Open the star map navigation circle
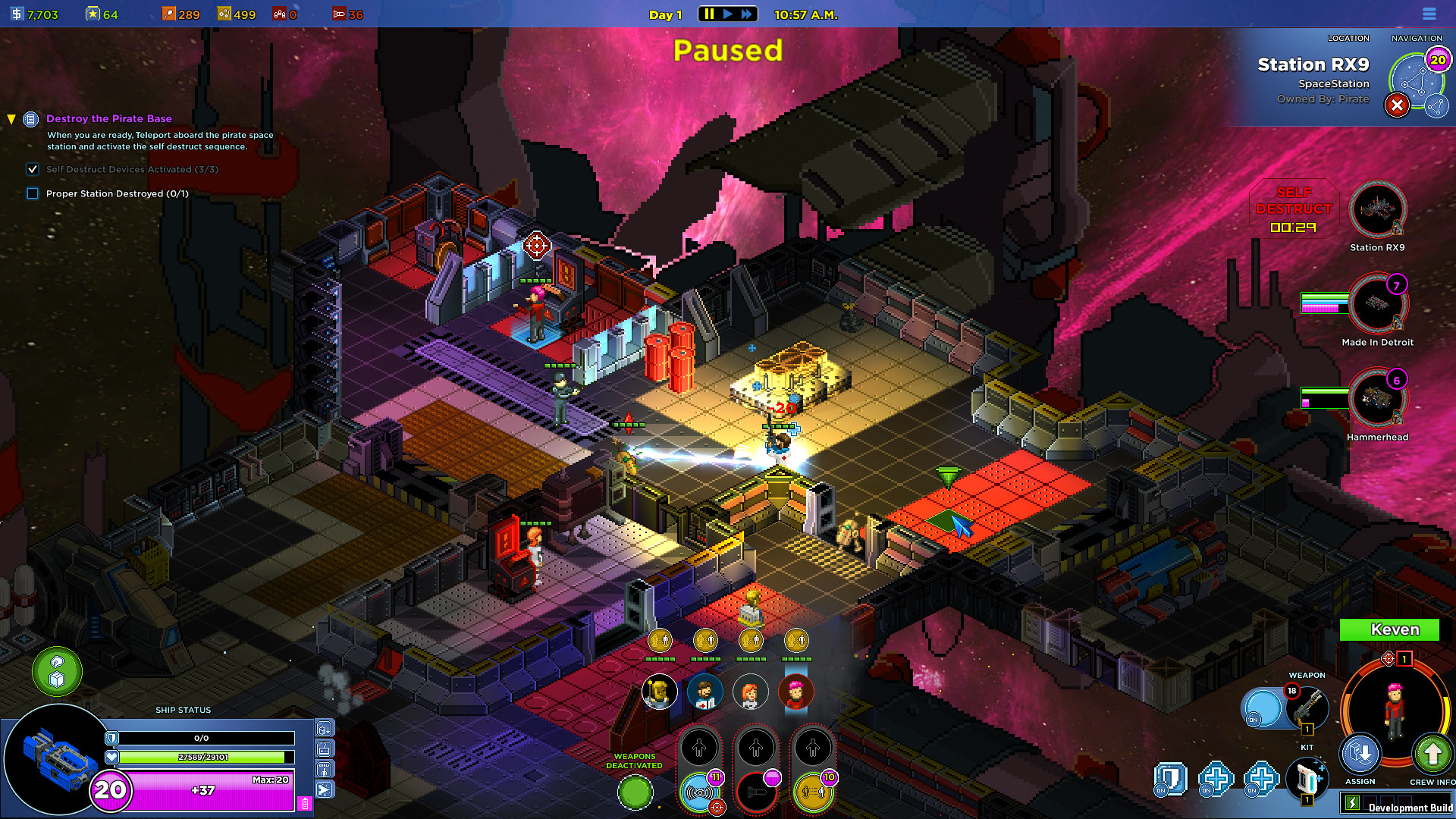 [1415, 81]
